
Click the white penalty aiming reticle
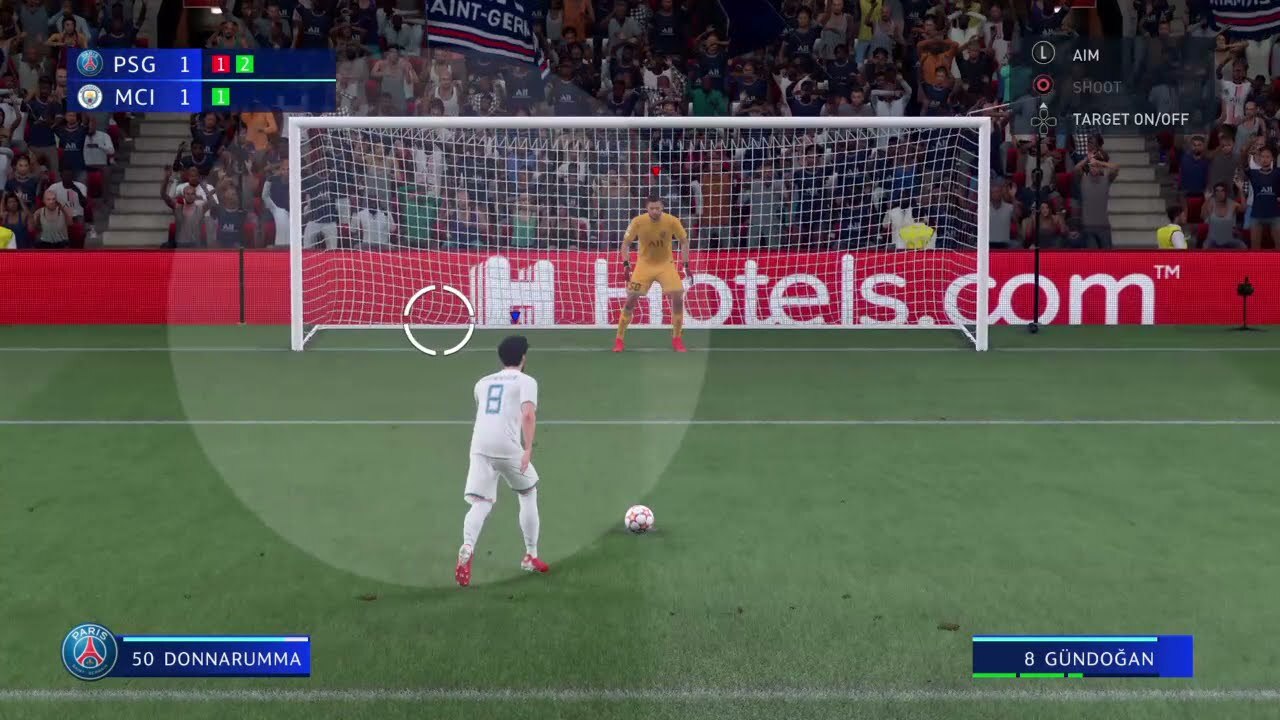coord(439,320)
